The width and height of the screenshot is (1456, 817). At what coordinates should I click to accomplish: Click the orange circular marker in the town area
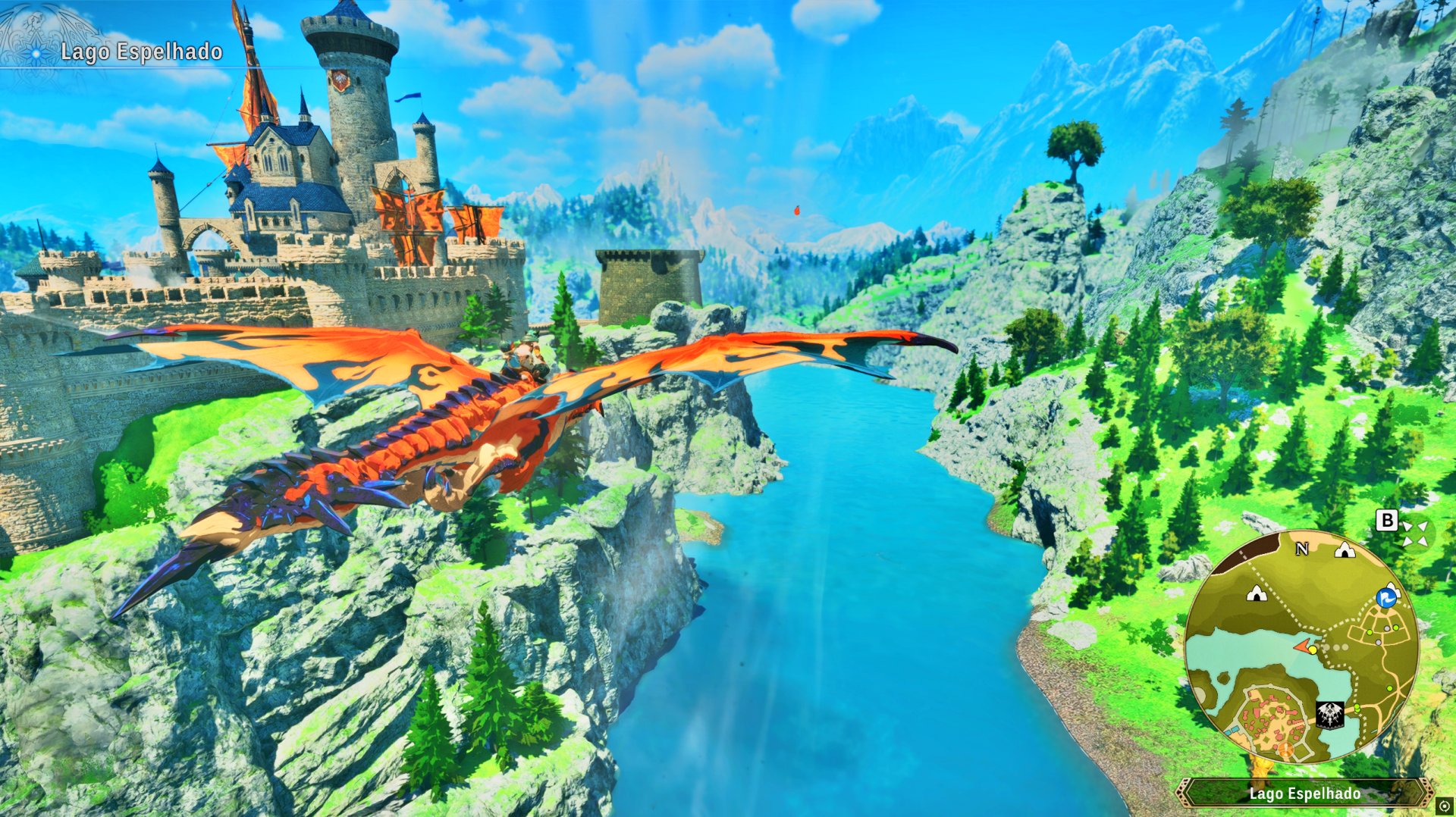[1285, 750]
